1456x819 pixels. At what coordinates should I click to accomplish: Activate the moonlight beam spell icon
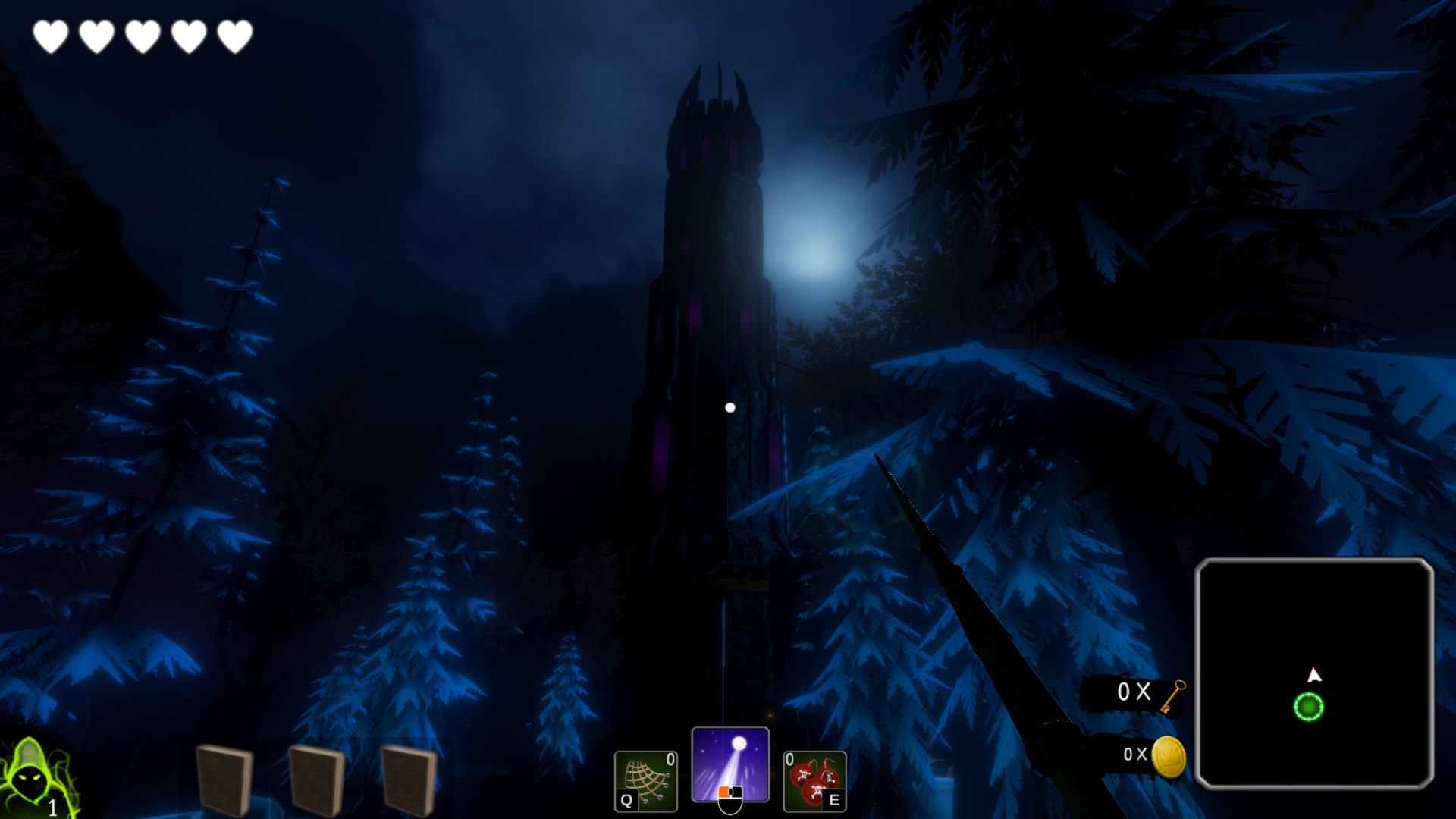pyautogui.click(x=730, y=764)
